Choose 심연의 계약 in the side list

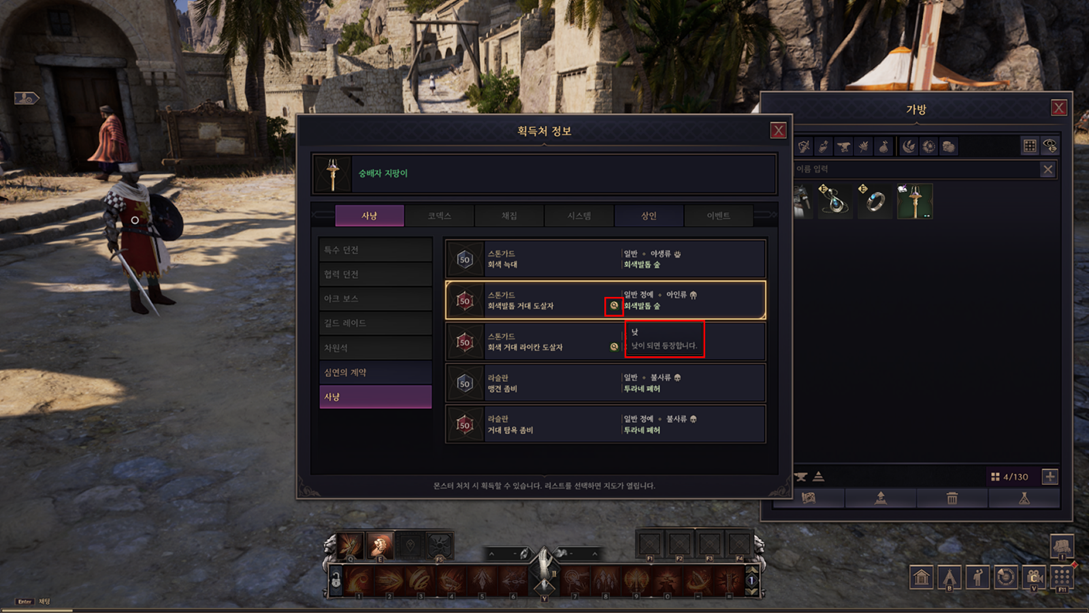375,372
